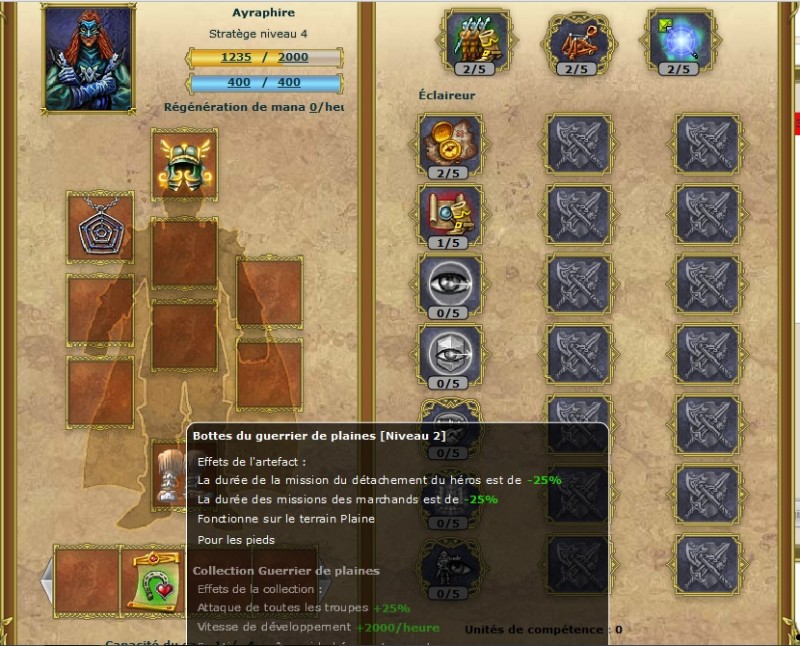800x646 pixels.
Task: Select the plain eye skill at 0/5
Action: click(450, 282)
